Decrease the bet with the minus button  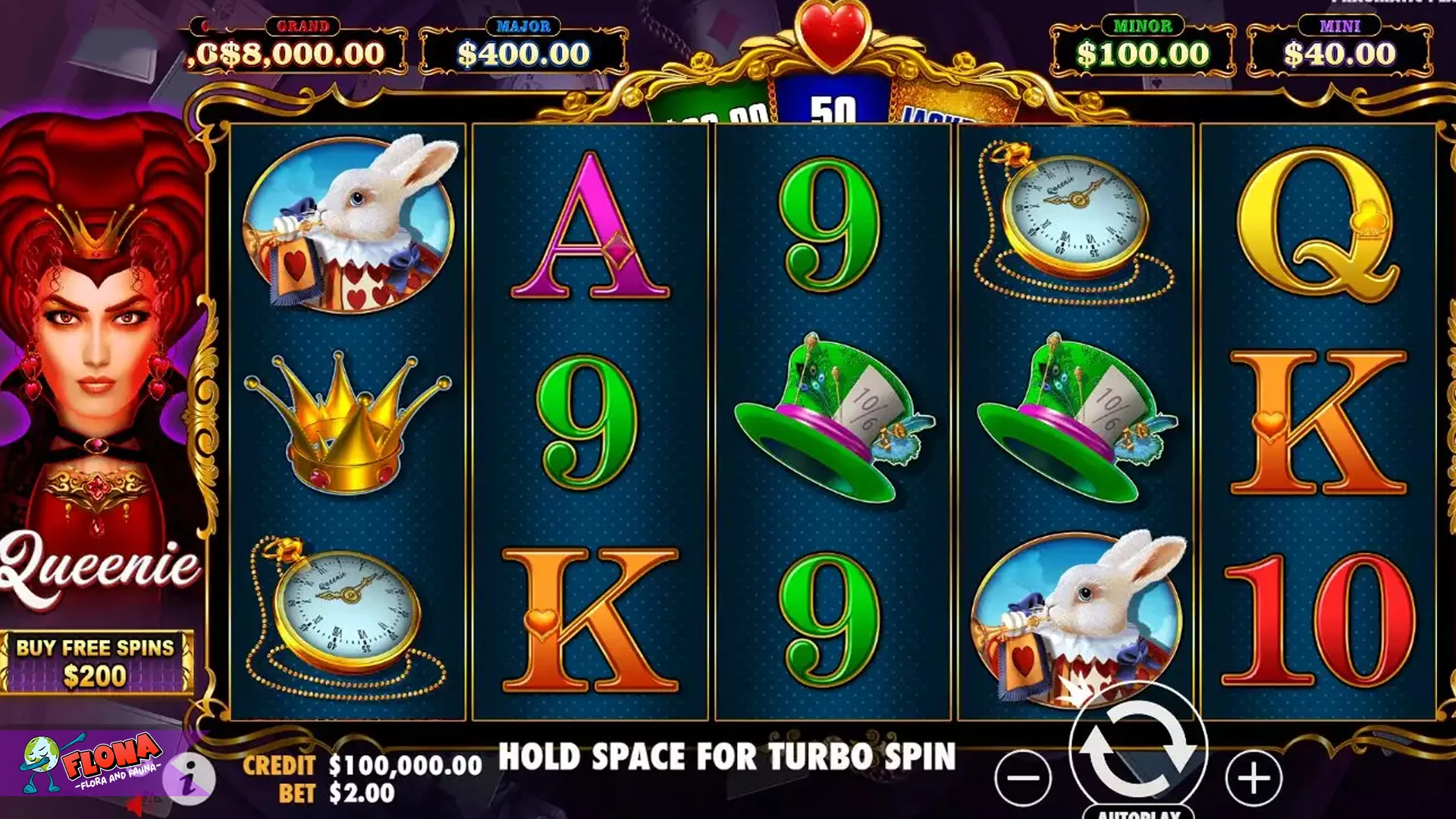click(1023, 777)
